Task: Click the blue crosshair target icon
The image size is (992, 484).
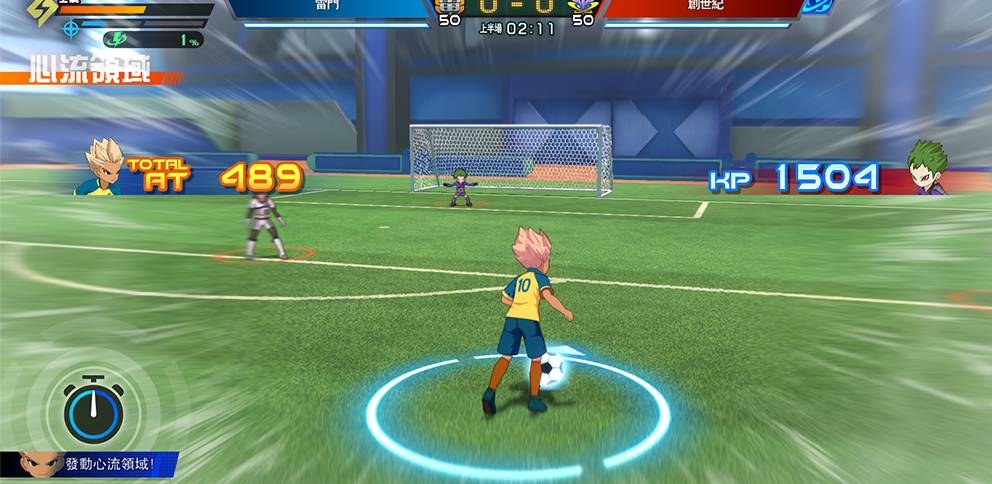Action: click(70, 29)
